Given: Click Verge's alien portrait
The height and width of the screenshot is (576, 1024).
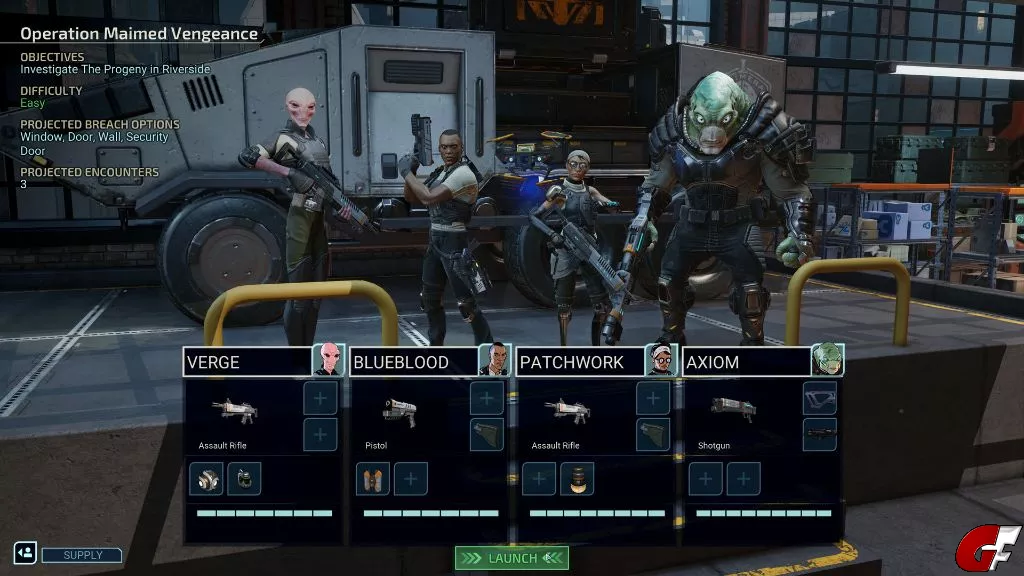Looking at the screenshot, I should 328,360.
